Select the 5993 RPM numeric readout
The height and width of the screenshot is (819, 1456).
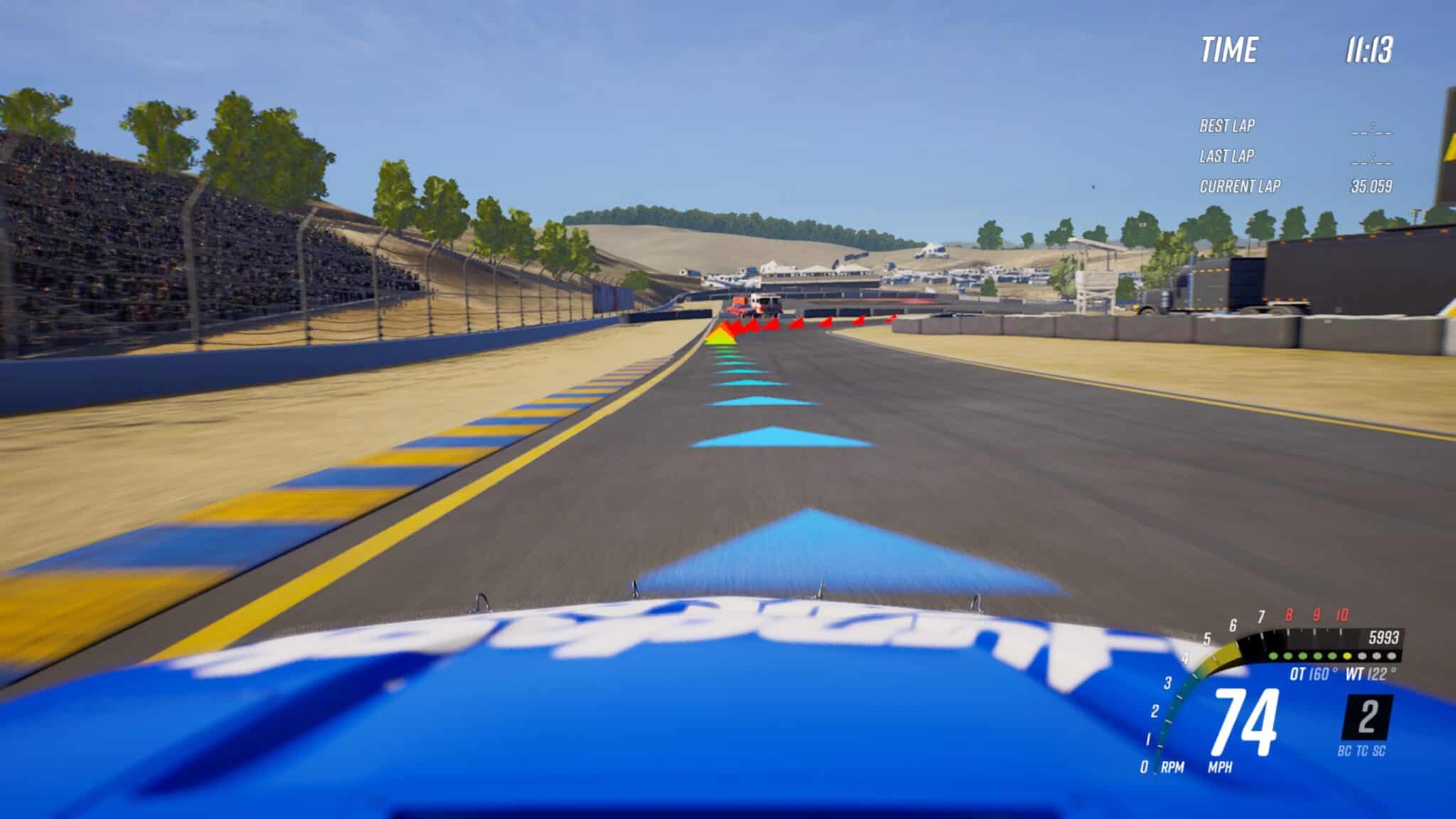click(1383, 638)
